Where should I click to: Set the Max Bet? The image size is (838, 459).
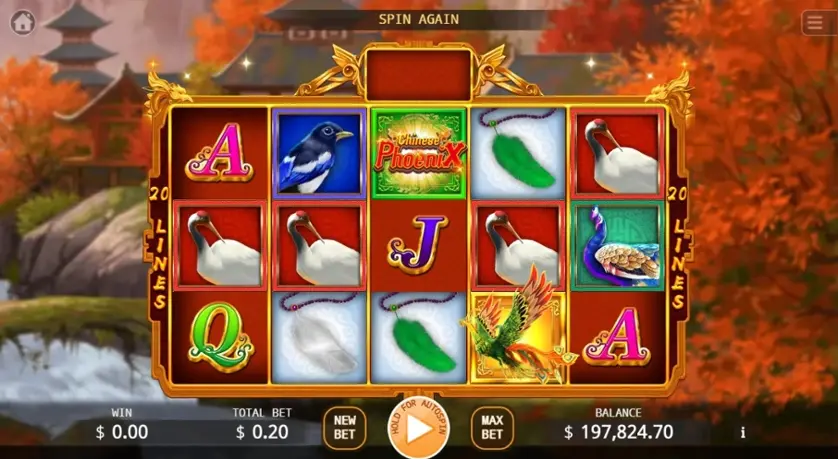tap(492, 428)
